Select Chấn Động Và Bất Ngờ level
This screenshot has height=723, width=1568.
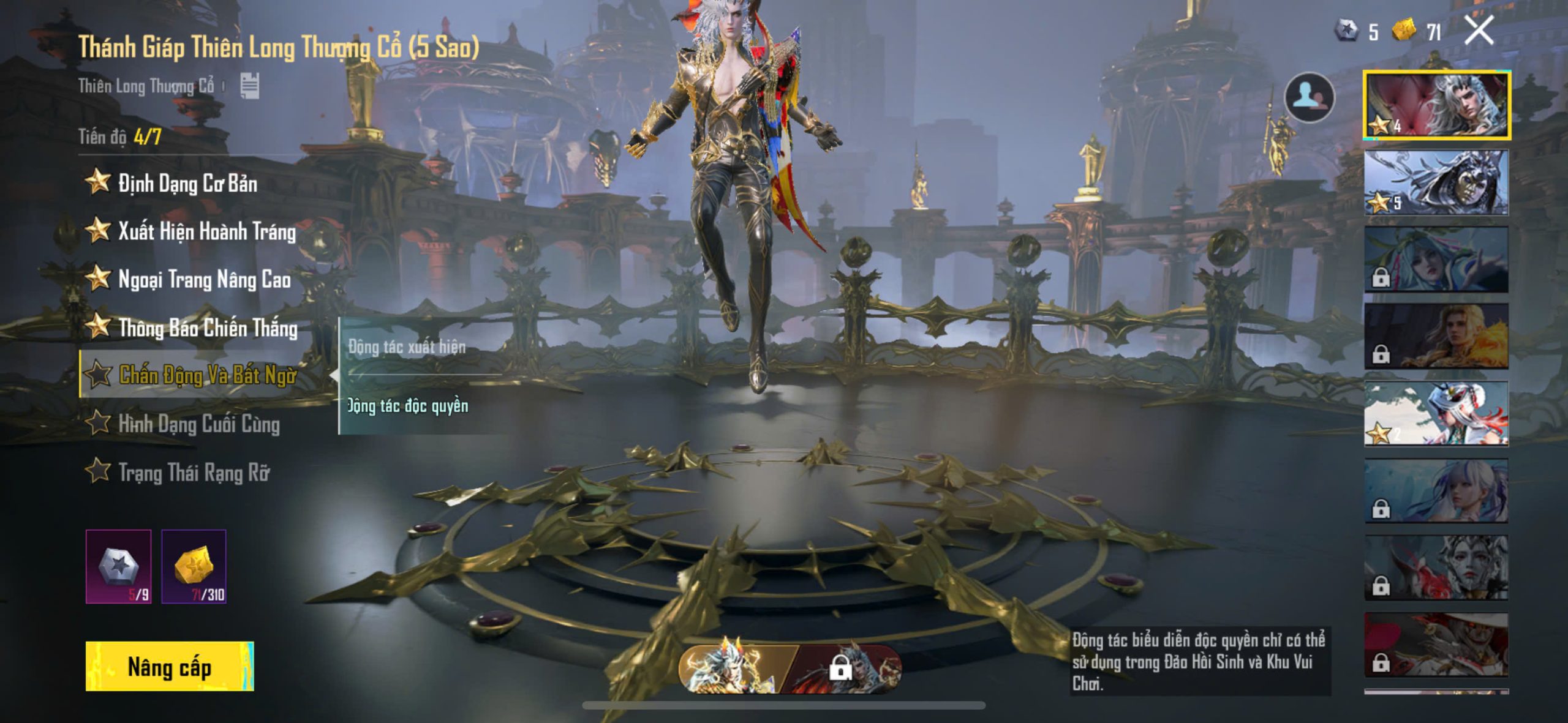(x=207, y=375)
